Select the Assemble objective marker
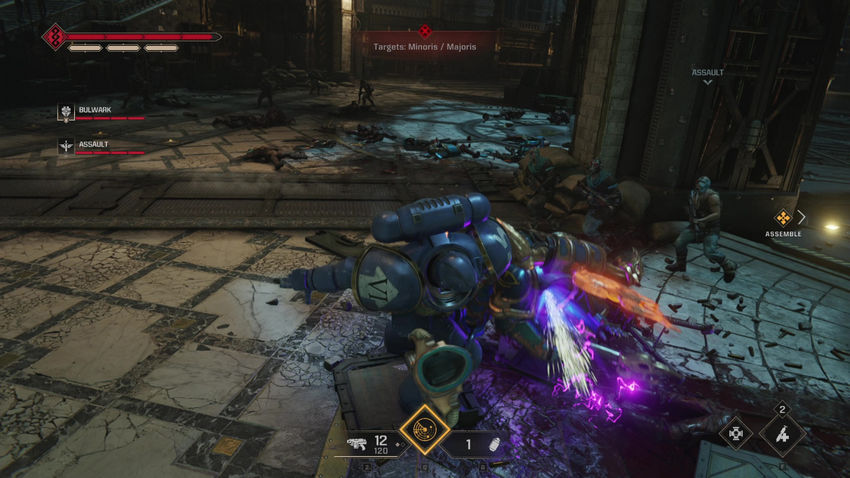 (x=783, y=217)
